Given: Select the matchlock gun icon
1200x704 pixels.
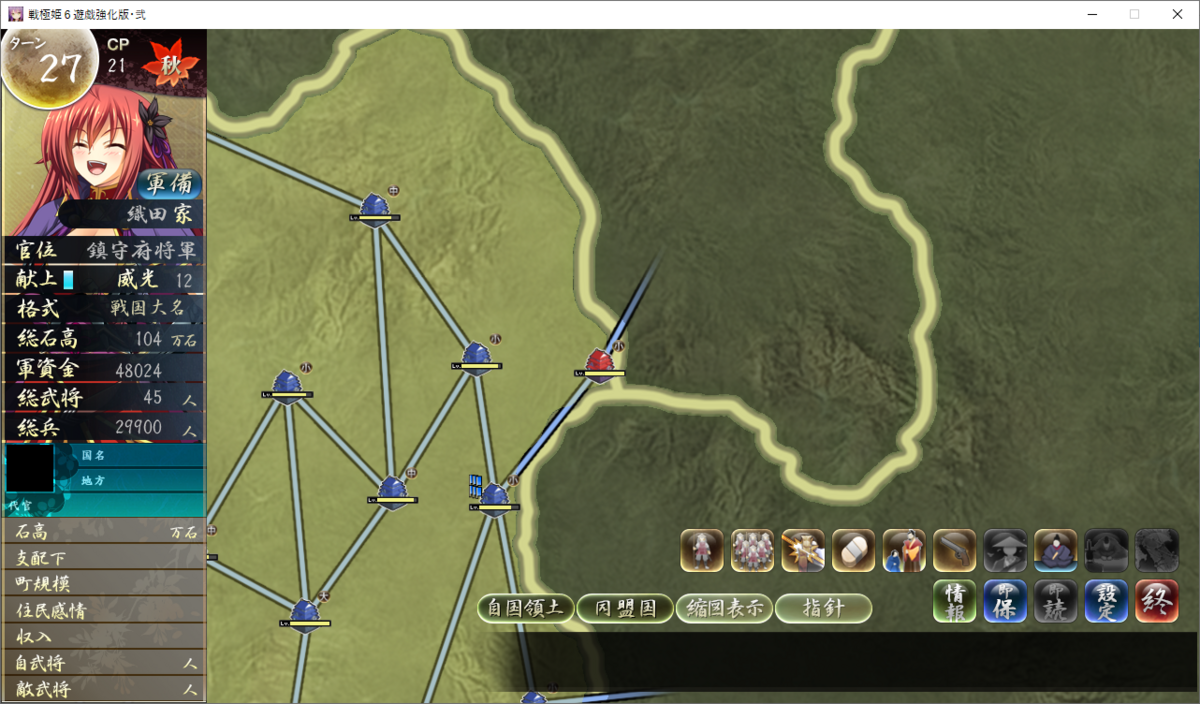Looking at the screenshot, I should click(954, 550).
